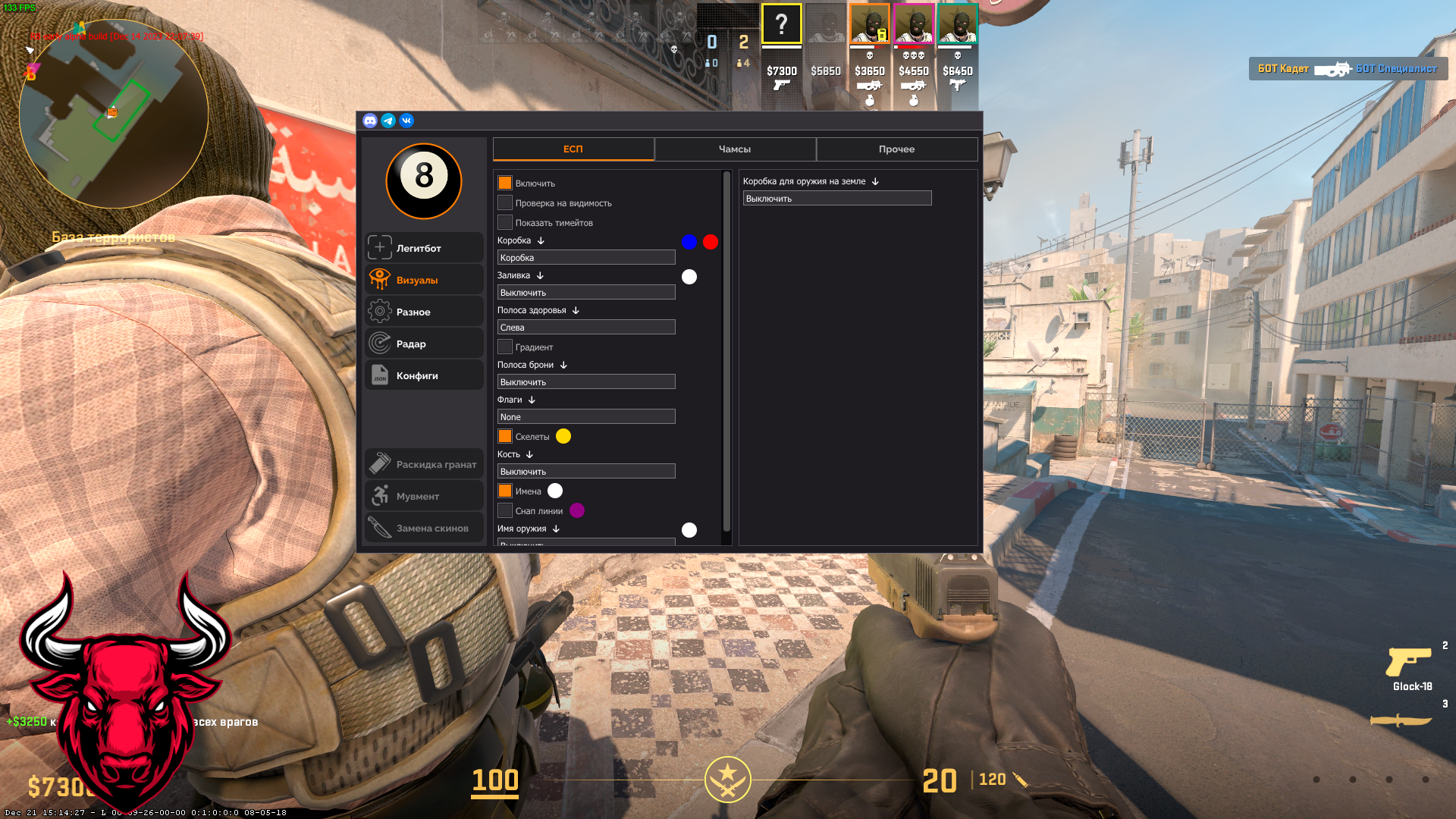1456x819 pixels.
Task: Open the Коробка для оружия на земле dropdown
Action: [837, 198]
